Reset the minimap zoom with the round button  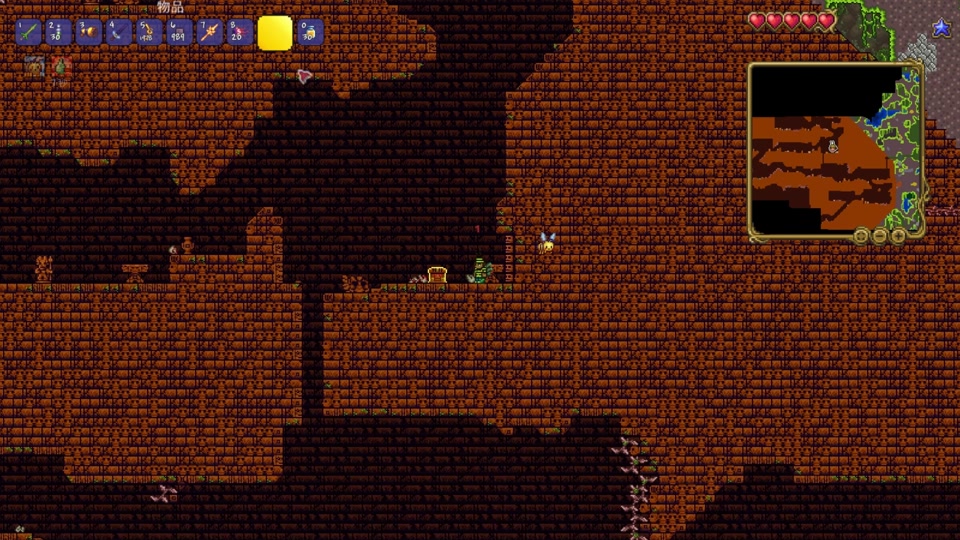coord(861,236)
